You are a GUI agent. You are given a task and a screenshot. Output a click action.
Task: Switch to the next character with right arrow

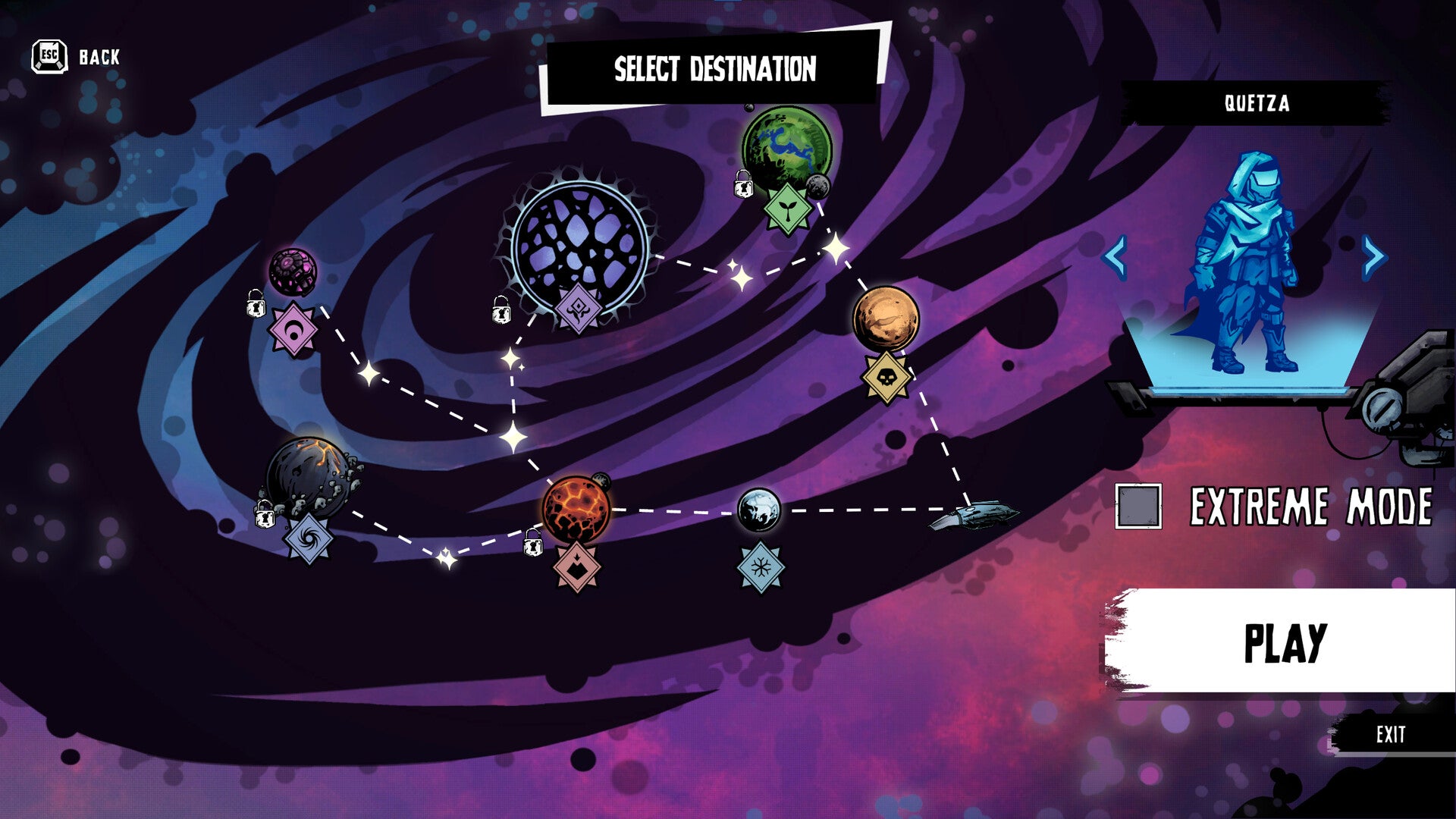pyautogui.click(x=1373, y=256)
